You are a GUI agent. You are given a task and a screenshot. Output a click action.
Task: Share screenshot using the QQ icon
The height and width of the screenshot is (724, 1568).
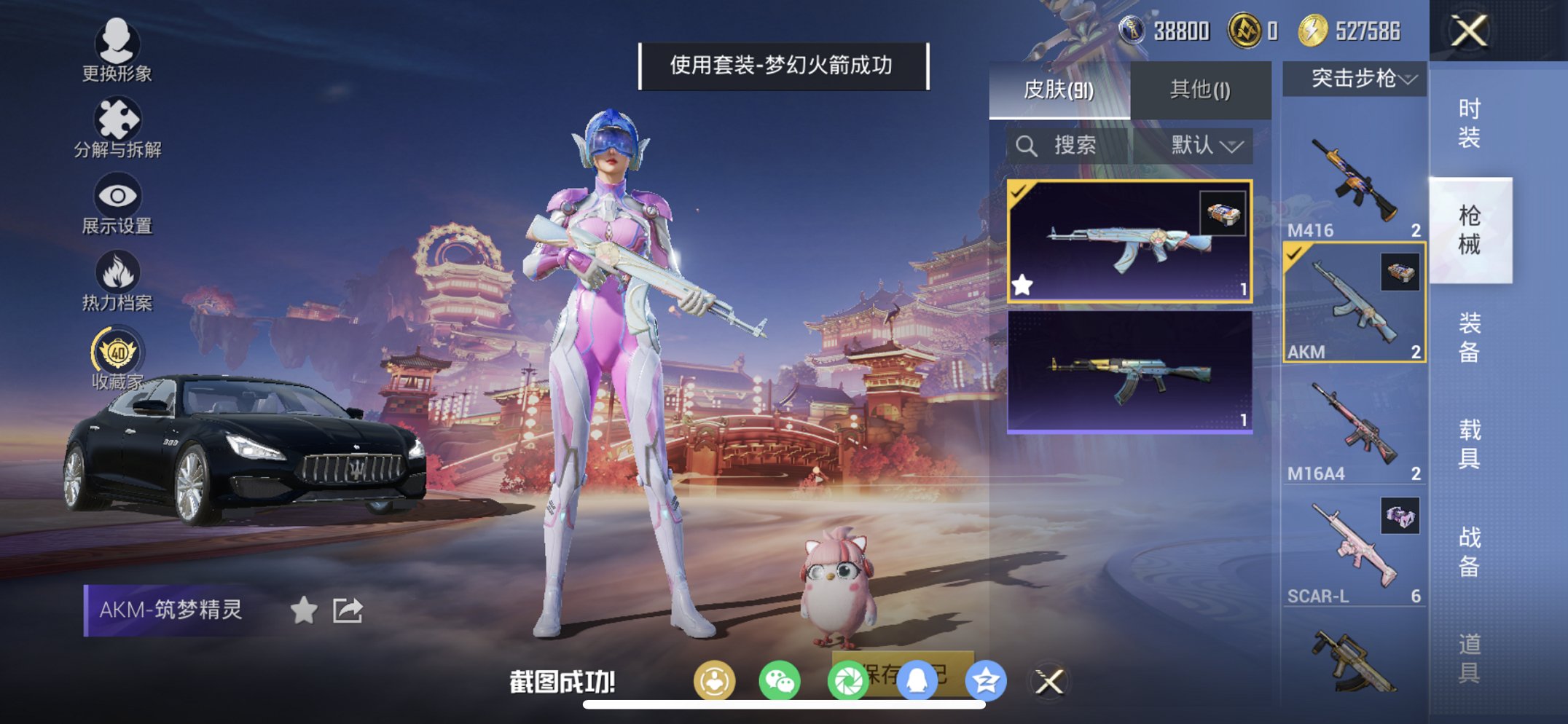(915, 678)
